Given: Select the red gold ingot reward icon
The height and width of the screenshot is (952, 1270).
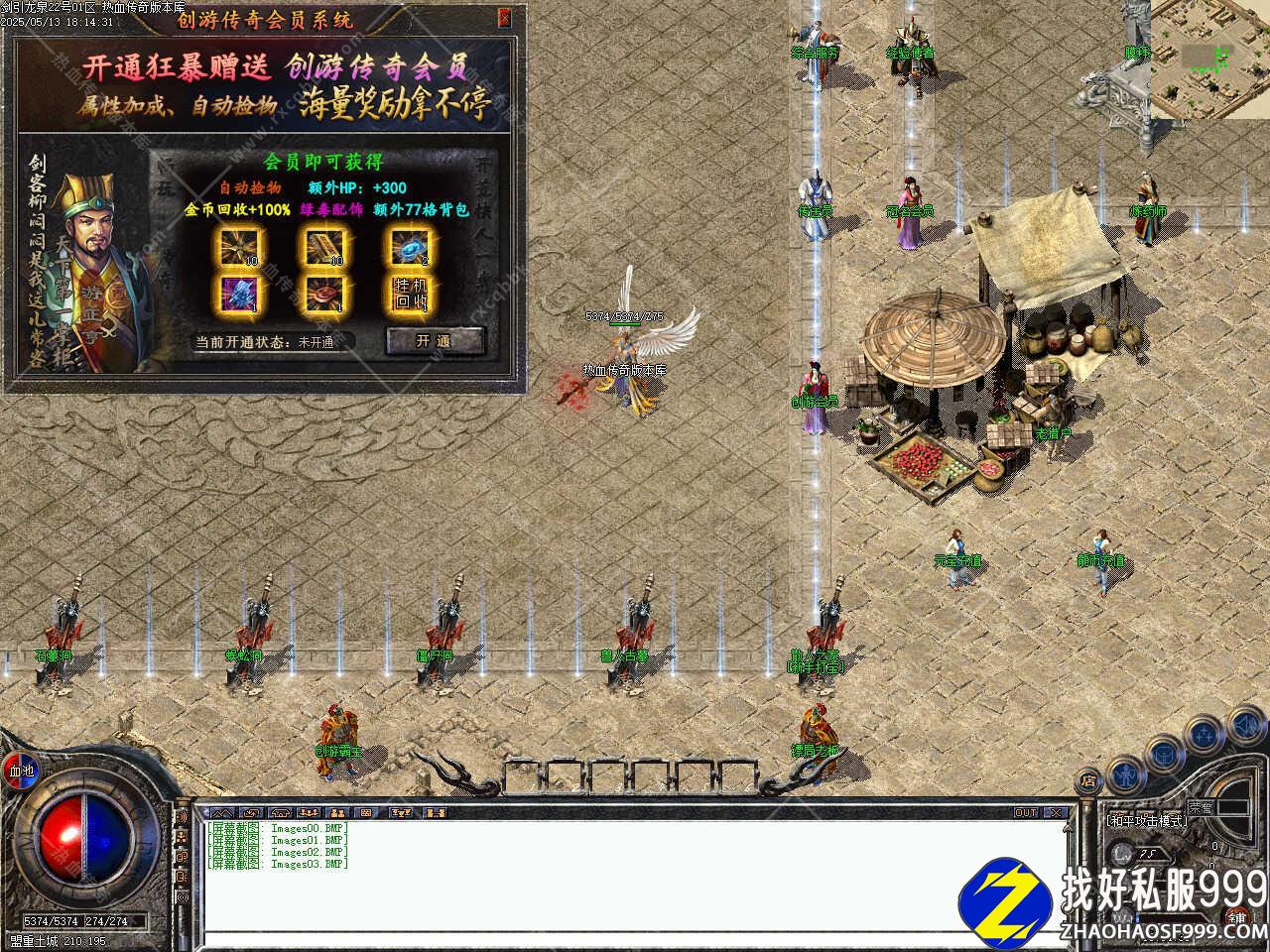Looking at the screenshot, I should [x=323, y=293].
